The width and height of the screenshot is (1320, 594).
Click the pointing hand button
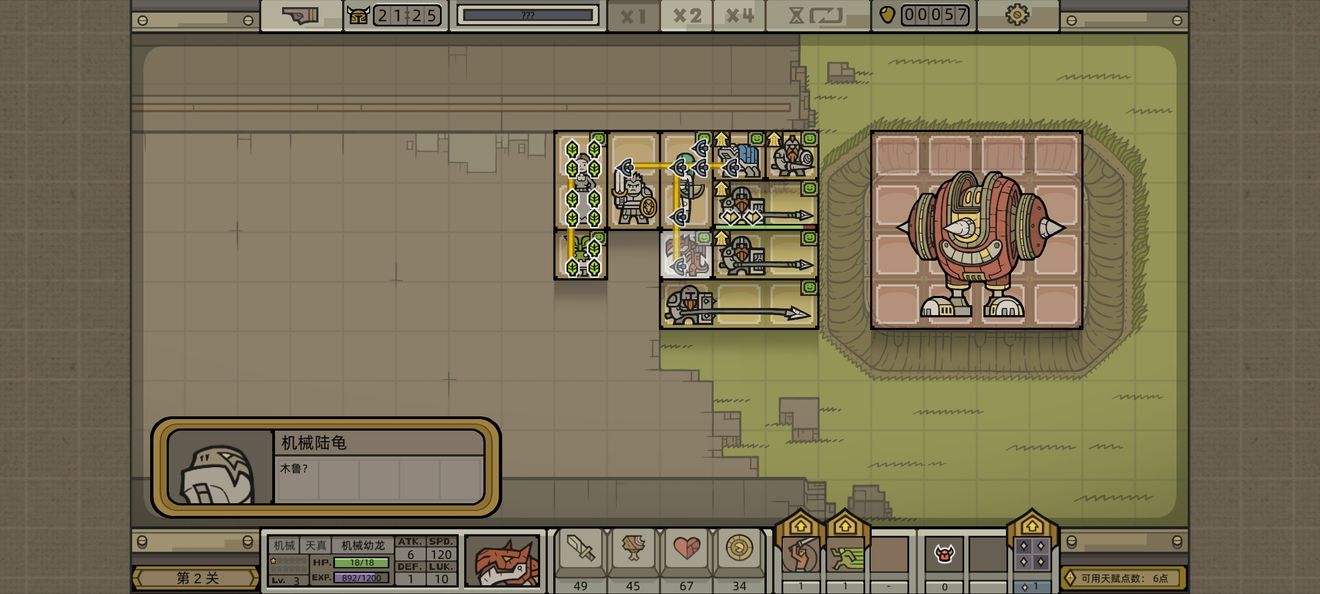301,16
